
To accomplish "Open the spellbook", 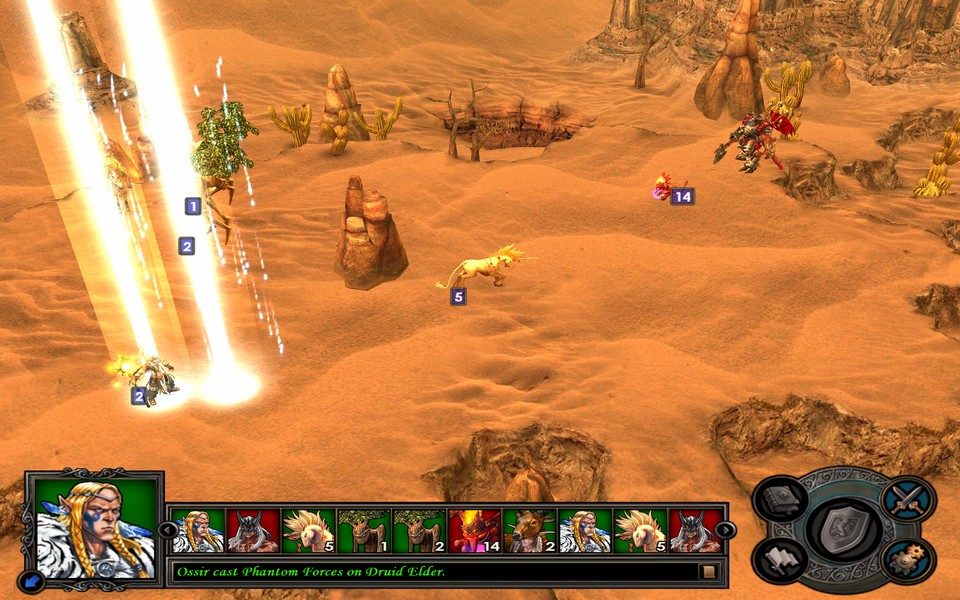I will (779, 500).
